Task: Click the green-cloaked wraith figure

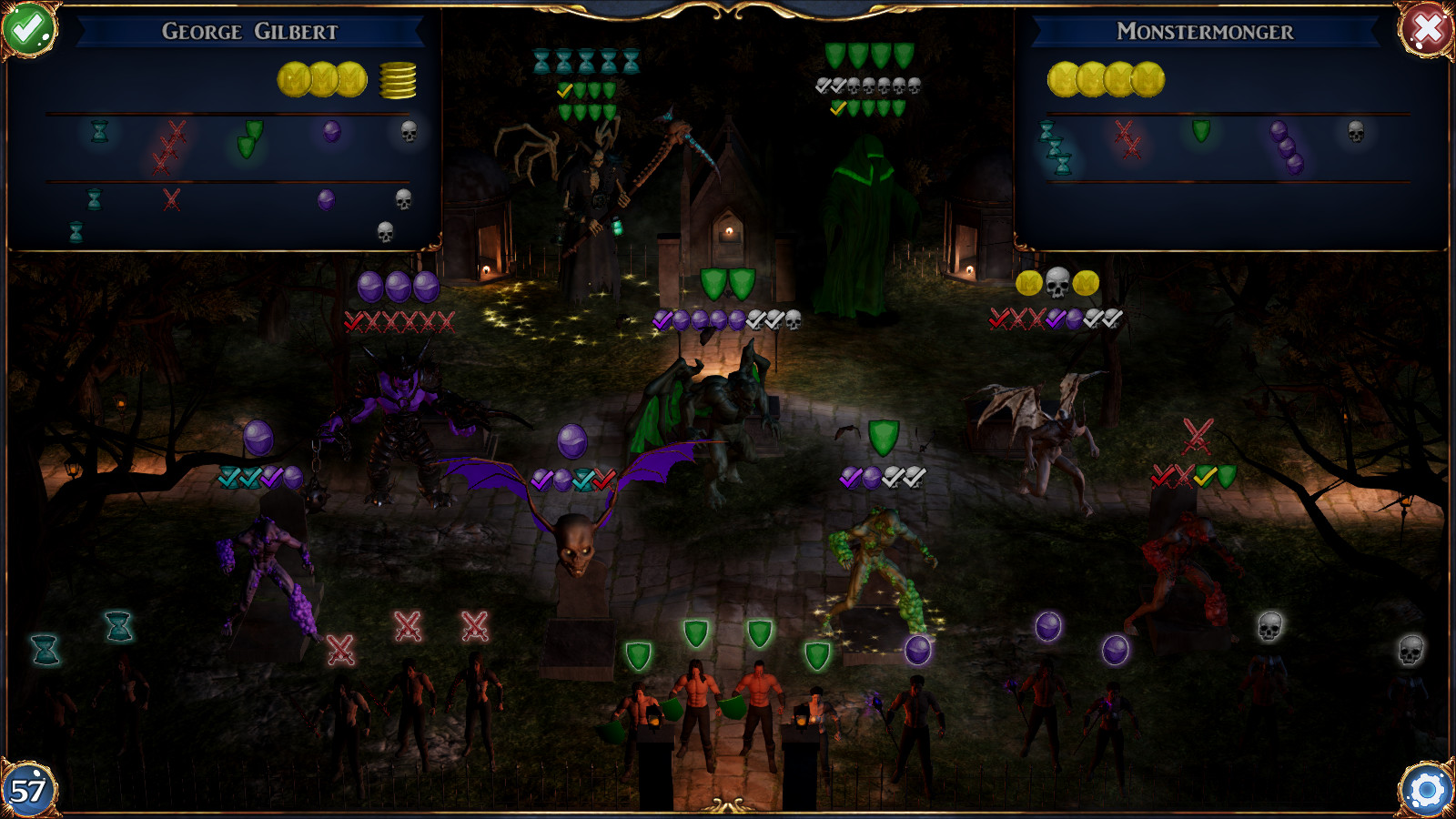Action: pos(864,209)
